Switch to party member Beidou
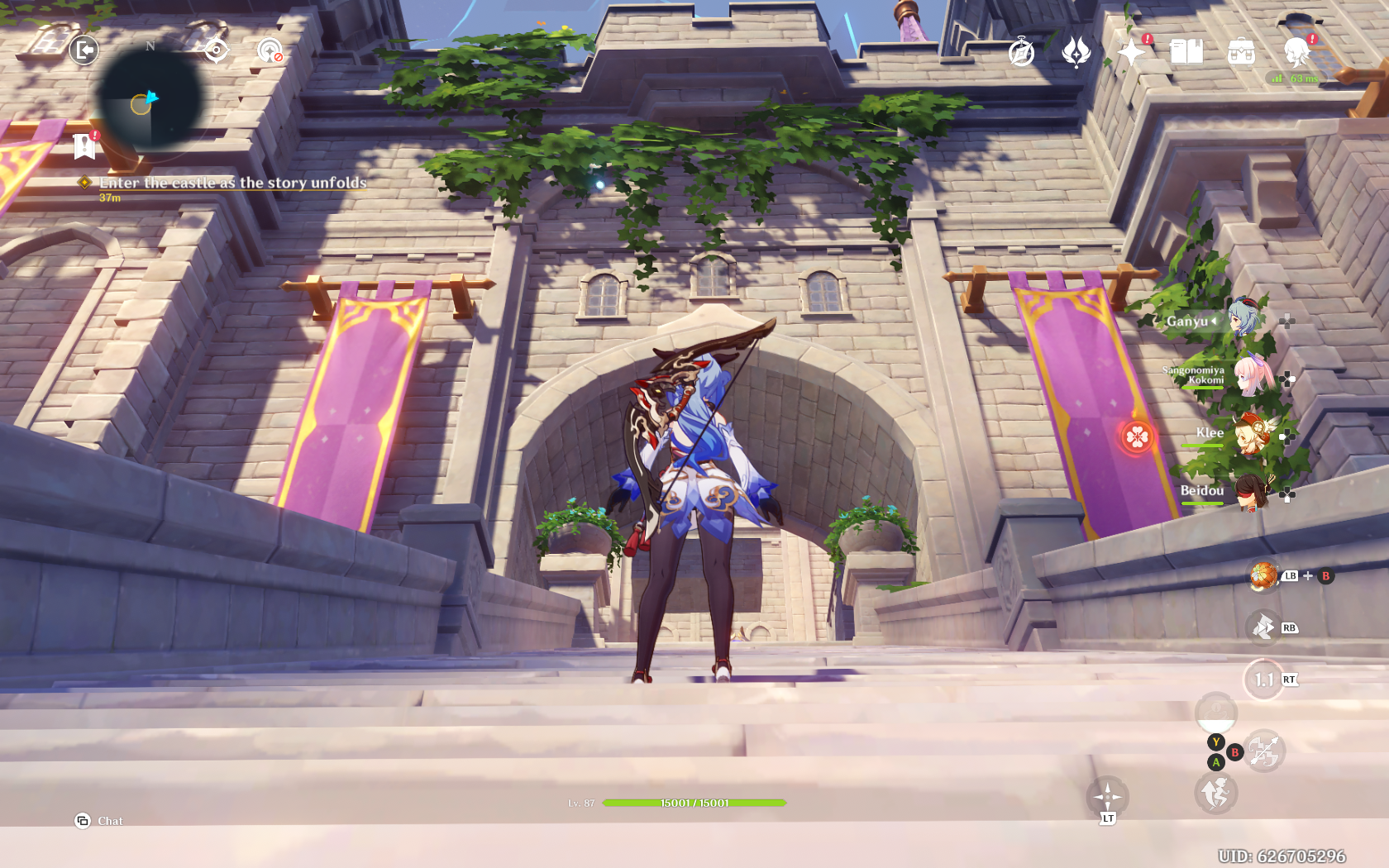This screenshot has height=868, width=1389. tap(1252, 491)
